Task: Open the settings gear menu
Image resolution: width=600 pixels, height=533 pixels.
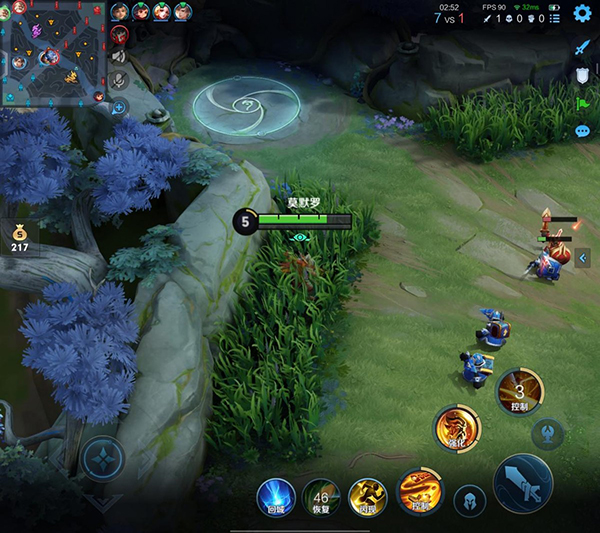Action: click(582, 13)
